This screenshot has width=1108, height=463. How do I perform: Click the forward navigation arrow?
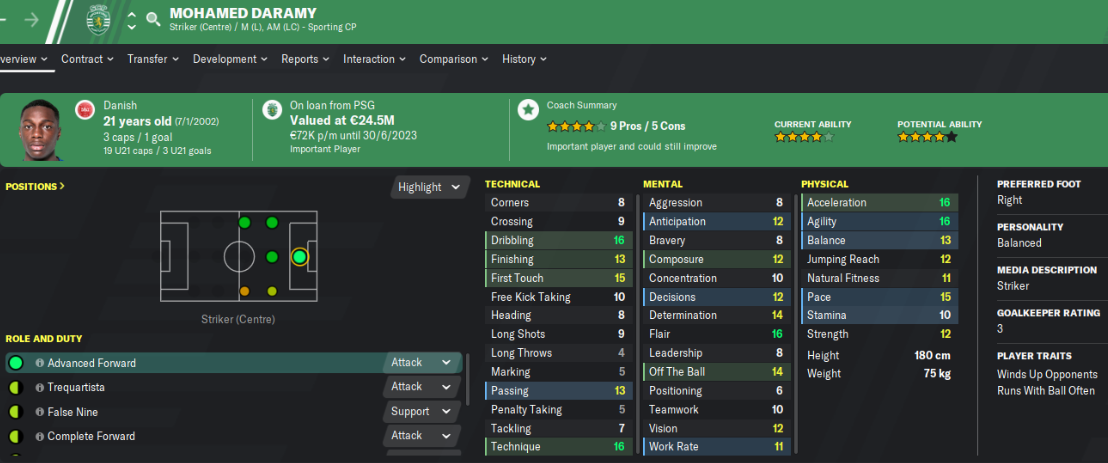pyautogui.click(x=32, y=18)
